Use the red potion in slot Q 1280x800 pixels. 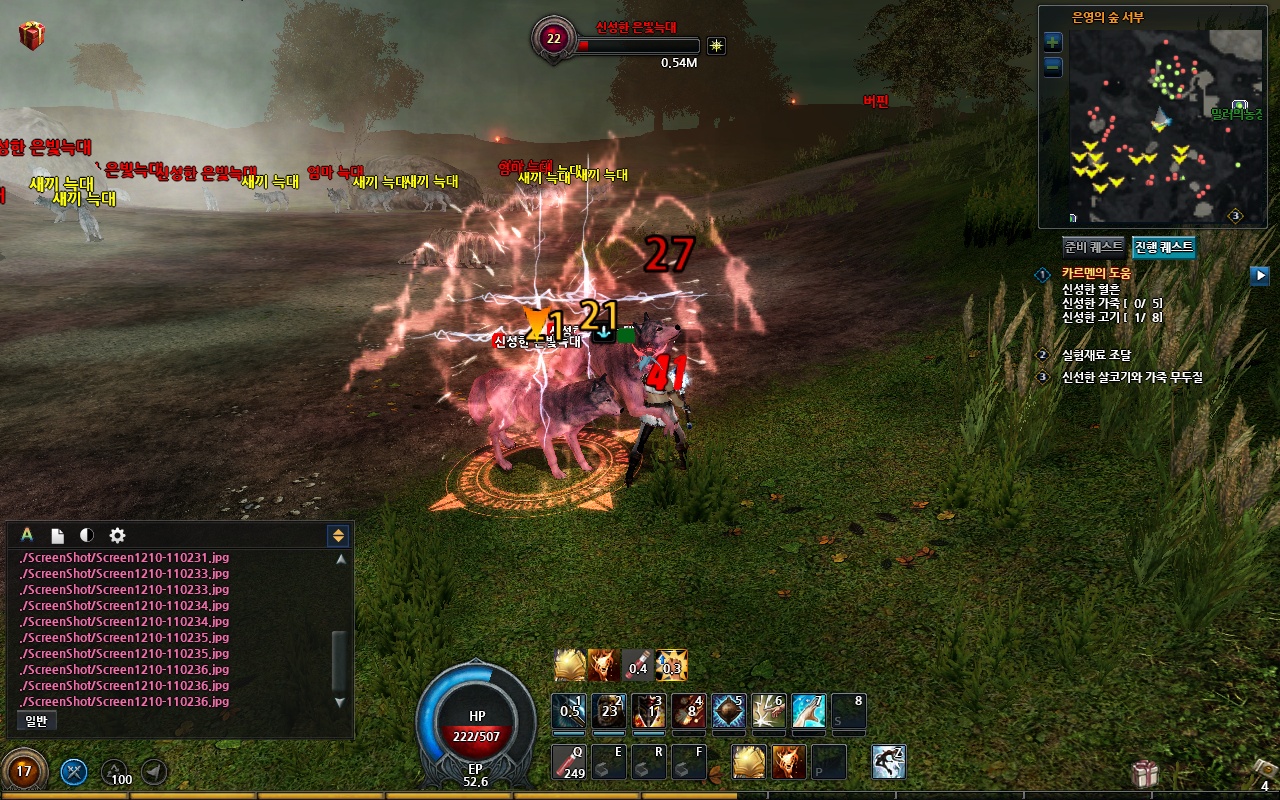[569, 762]
